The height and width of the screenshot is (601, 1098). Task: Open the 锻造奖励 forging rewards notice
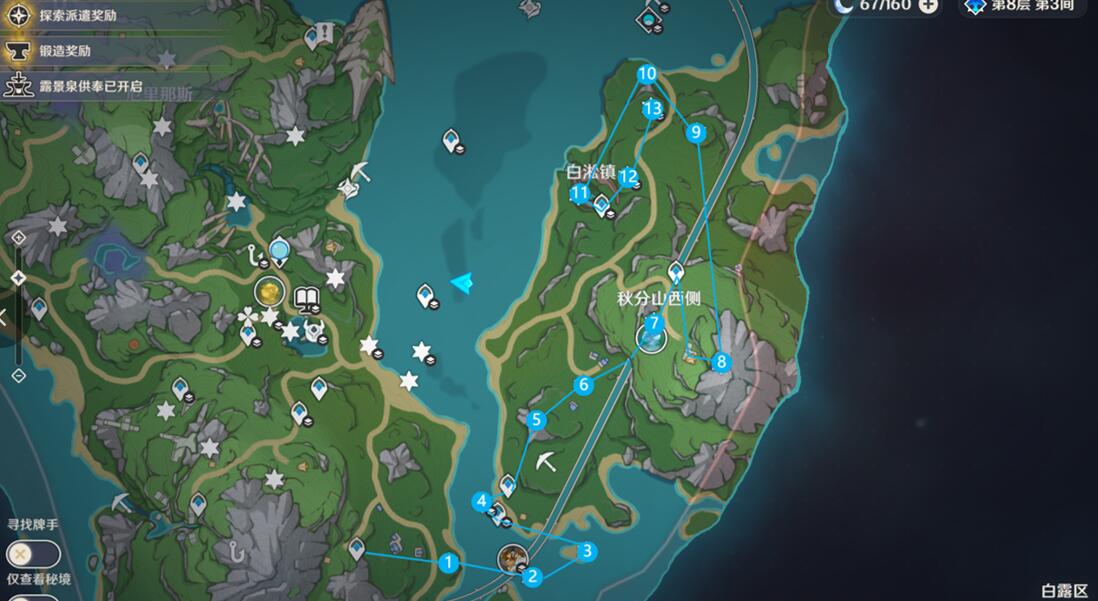(x=66, y=51)
